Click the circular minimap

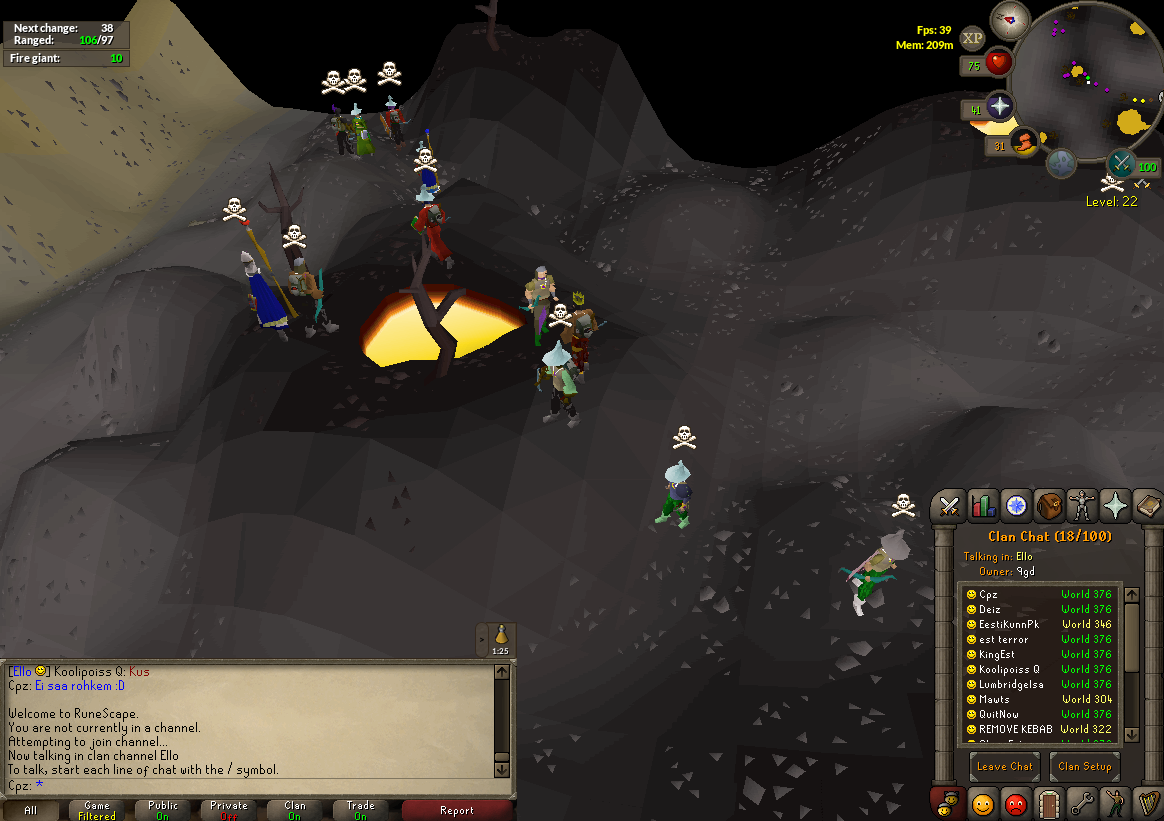point(1098,80)
